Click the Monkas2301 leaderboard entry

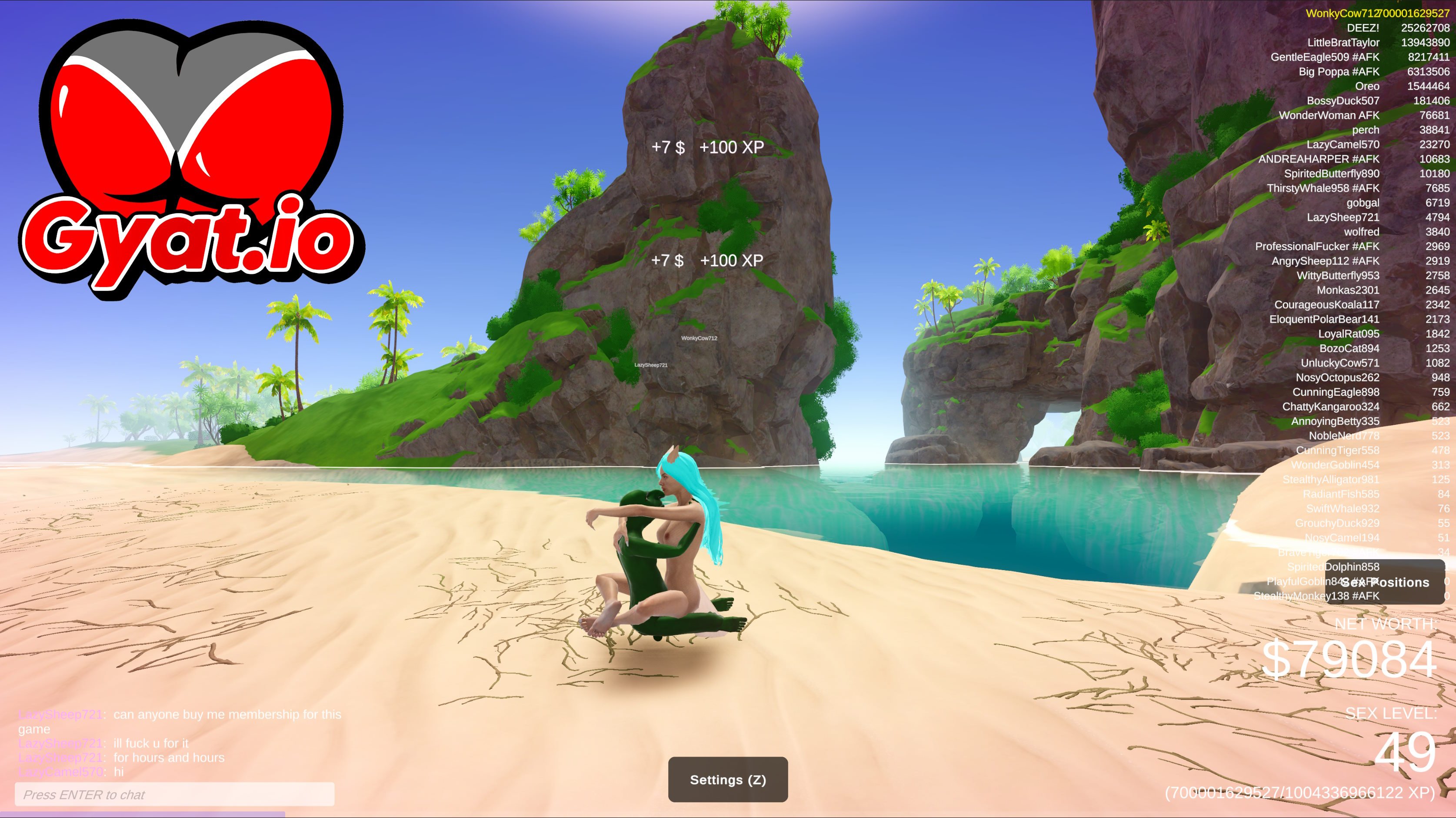(x=1347, y=290)
